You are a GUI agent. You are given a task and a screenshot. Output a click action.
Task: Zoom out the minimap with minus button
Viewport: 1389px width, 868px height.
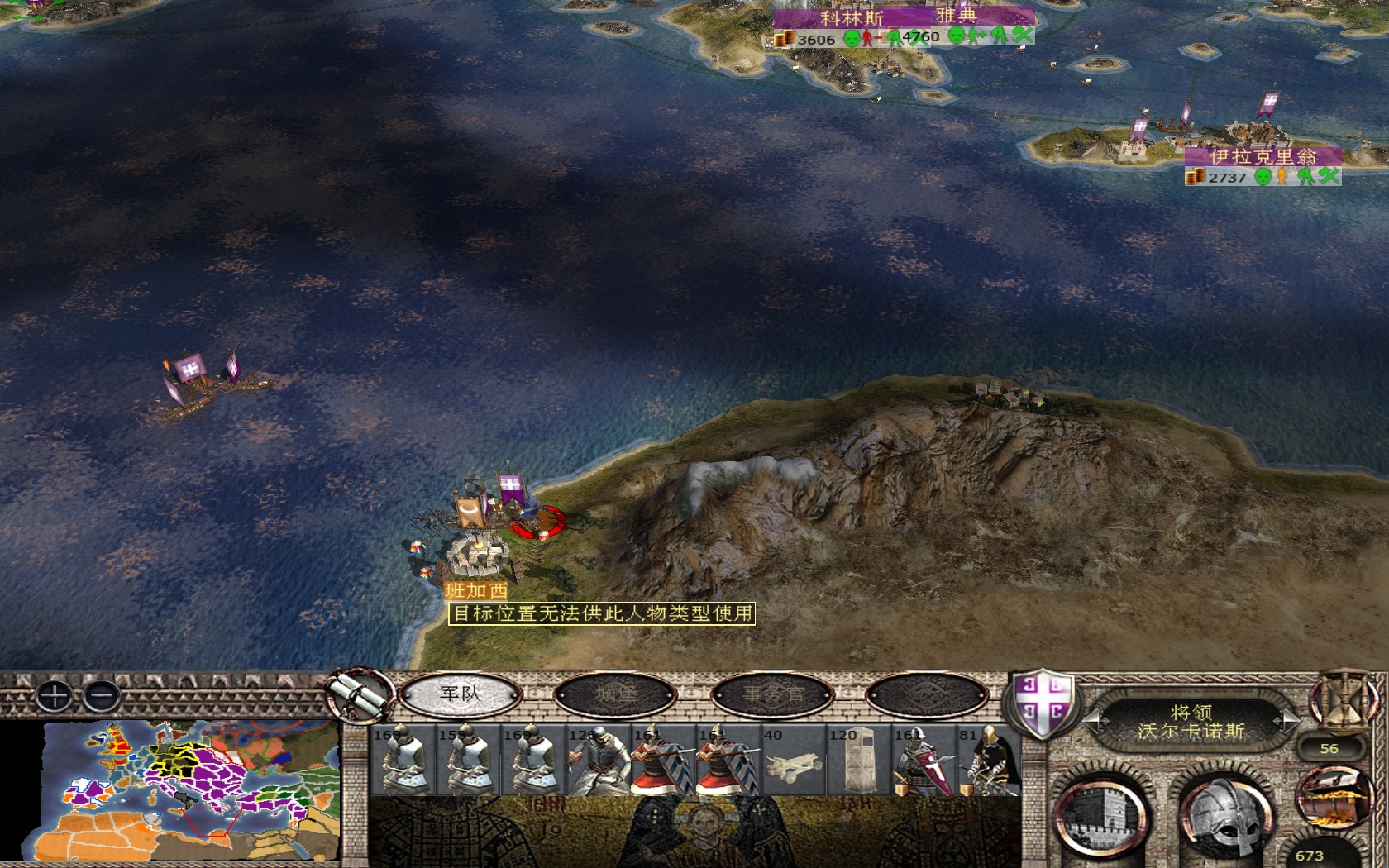102,696
